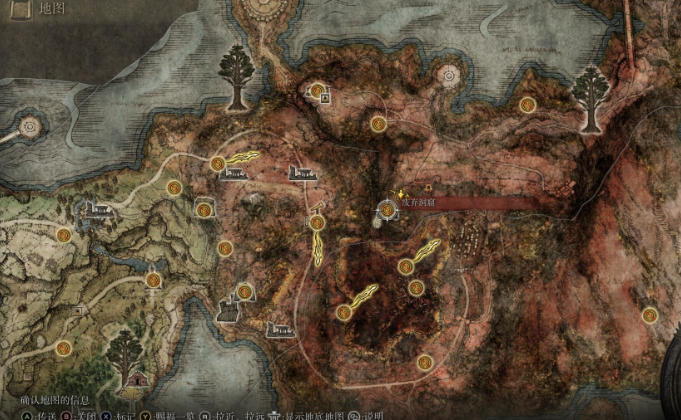
Task: Select the round tower icon on the sea causeway
Action: pyautogui.click(x=28, y=128)
